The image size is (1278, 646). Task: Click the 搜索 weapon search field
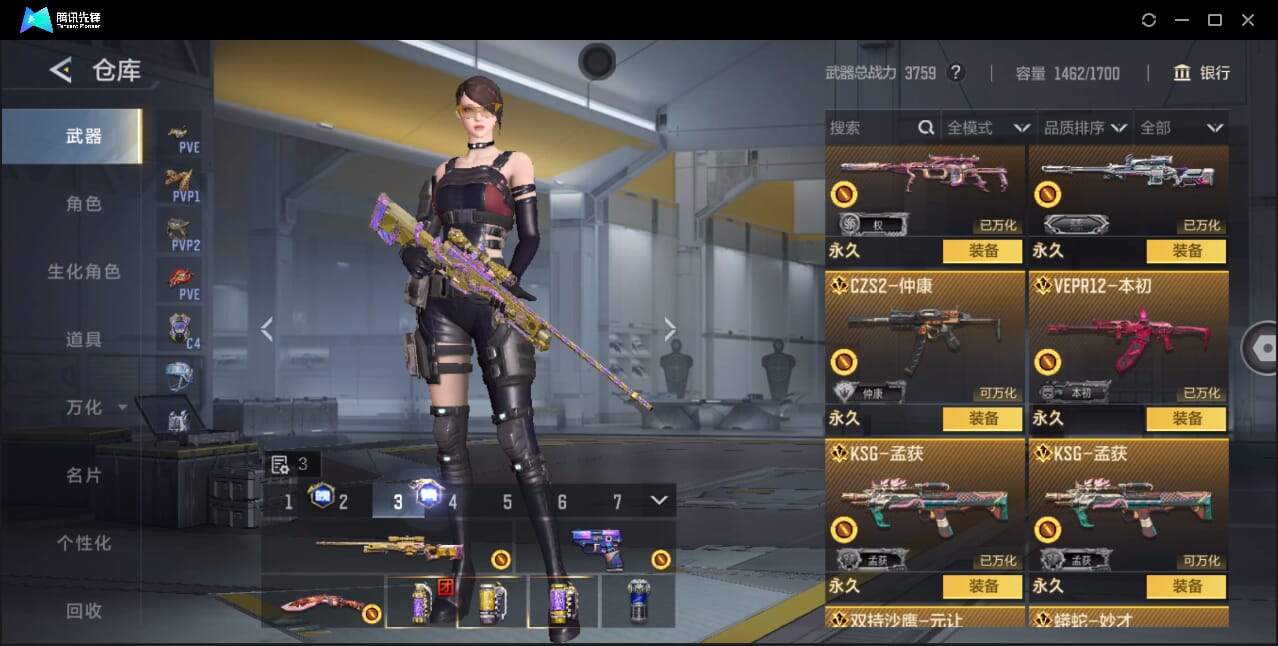click(x=870, y=128)
